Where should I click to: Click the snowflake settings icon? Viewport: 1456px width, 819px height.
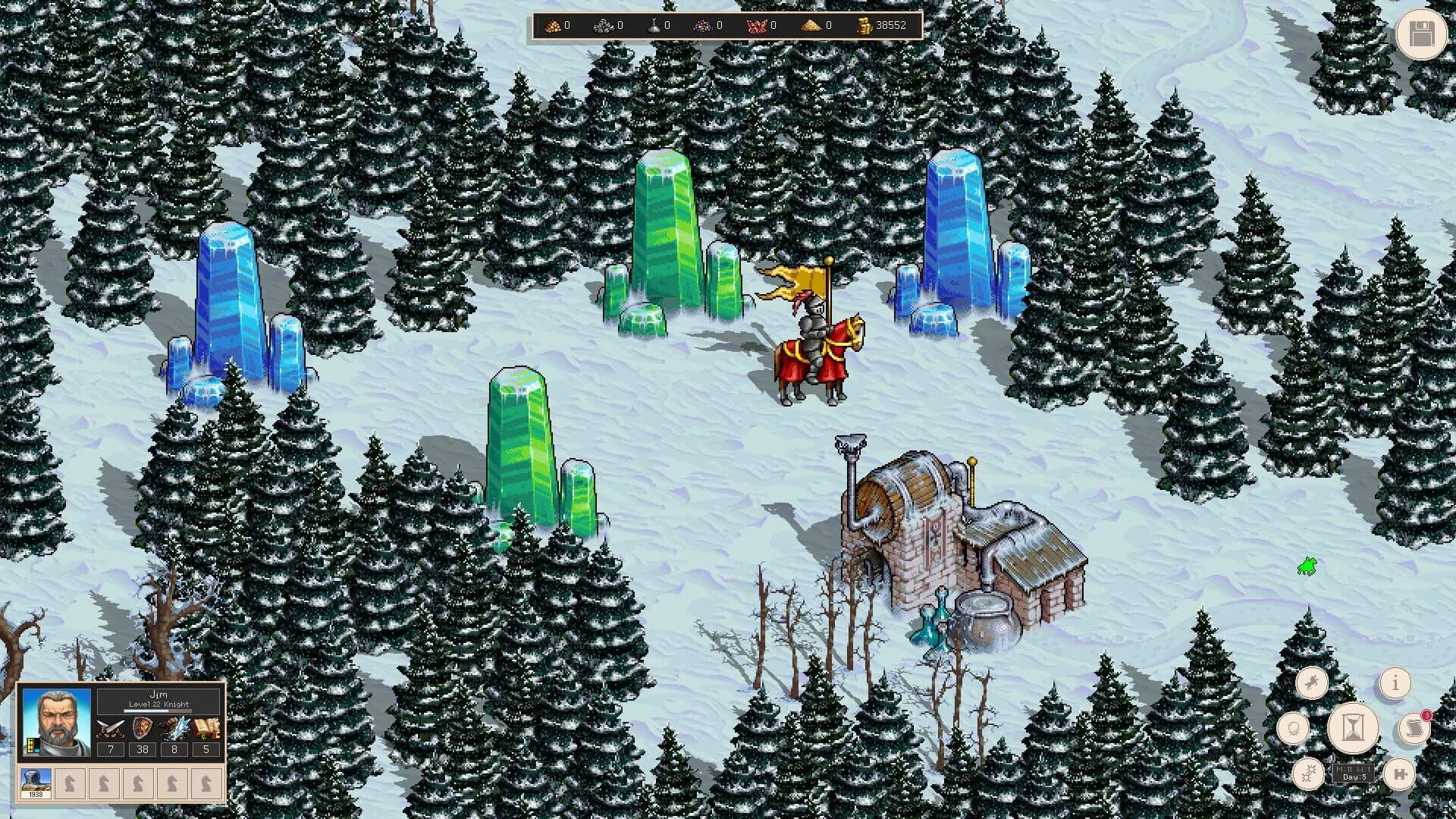click(x=1307, y=774)
